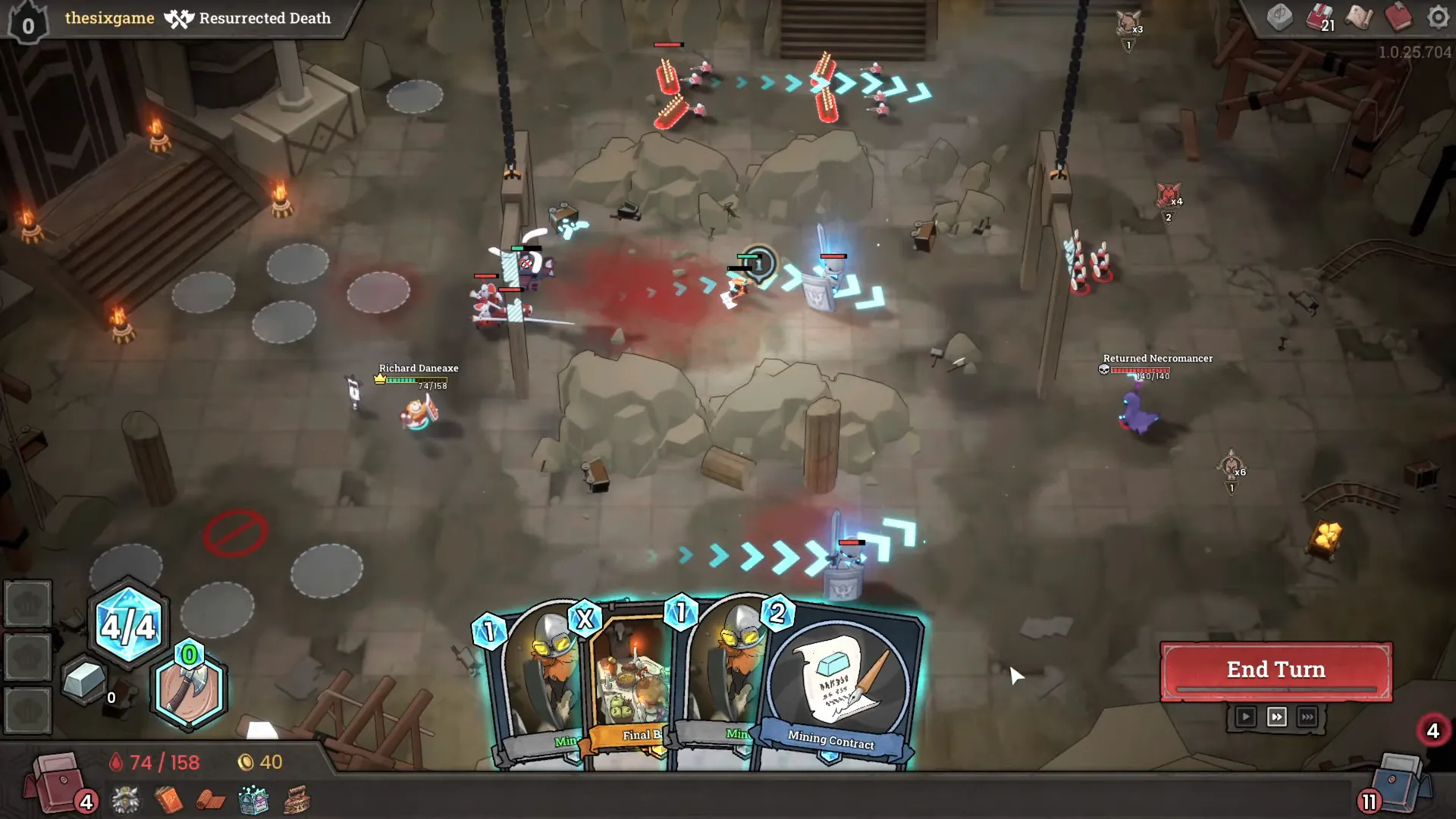
Task: End the current turn
Action: (x=1276, y=670)
